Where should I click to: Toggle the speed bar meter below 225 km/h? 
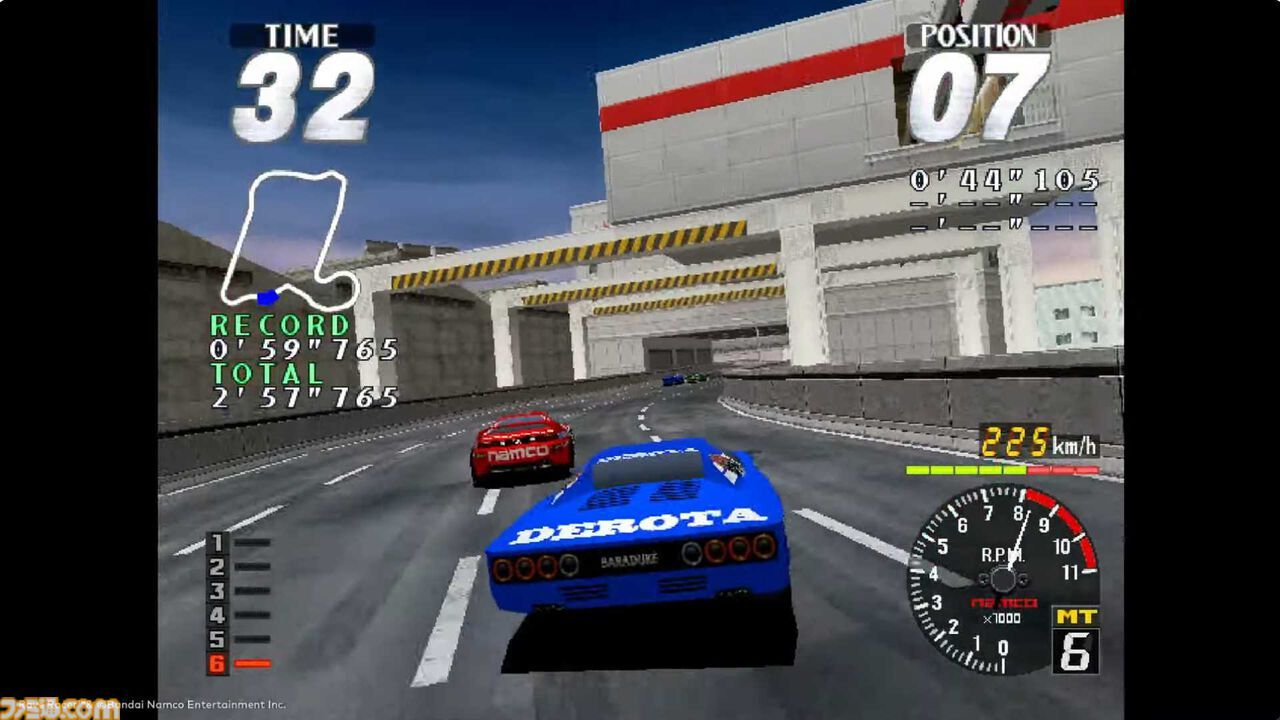tap(1010, 470)
